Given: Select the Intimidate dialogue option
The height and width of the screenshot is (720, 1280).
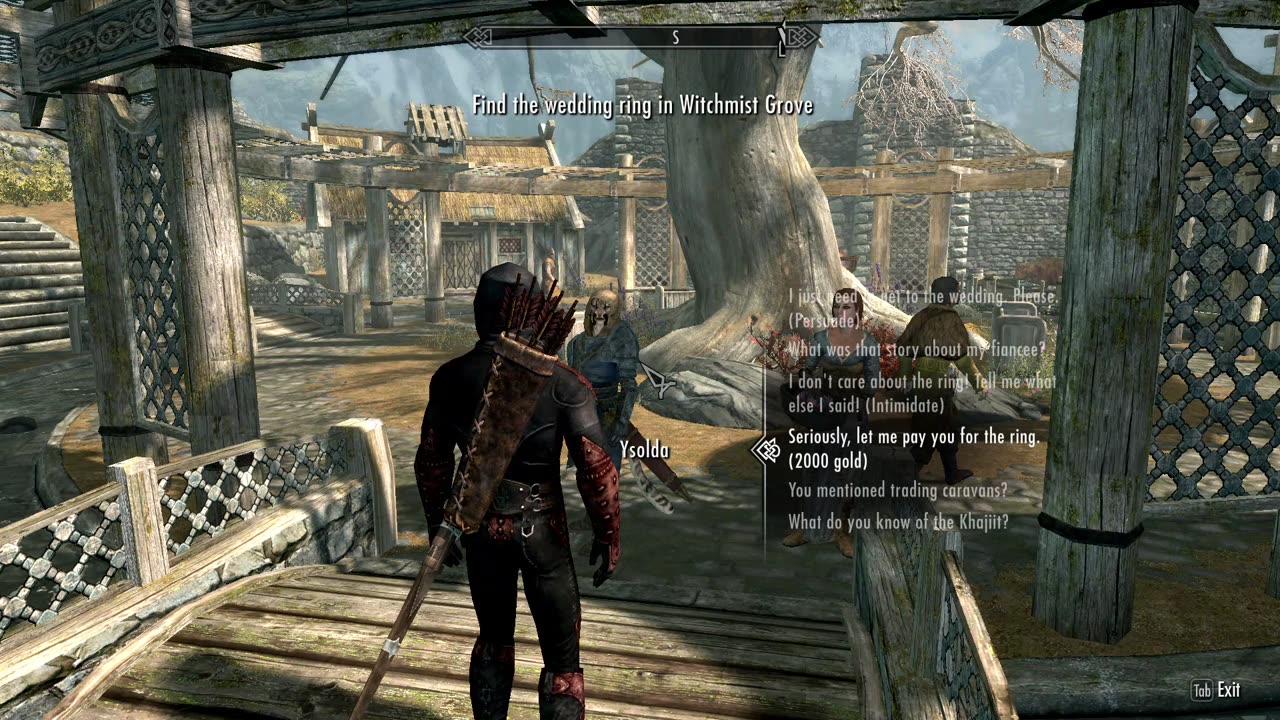Looking at the screenshot, I should [920, 393].
